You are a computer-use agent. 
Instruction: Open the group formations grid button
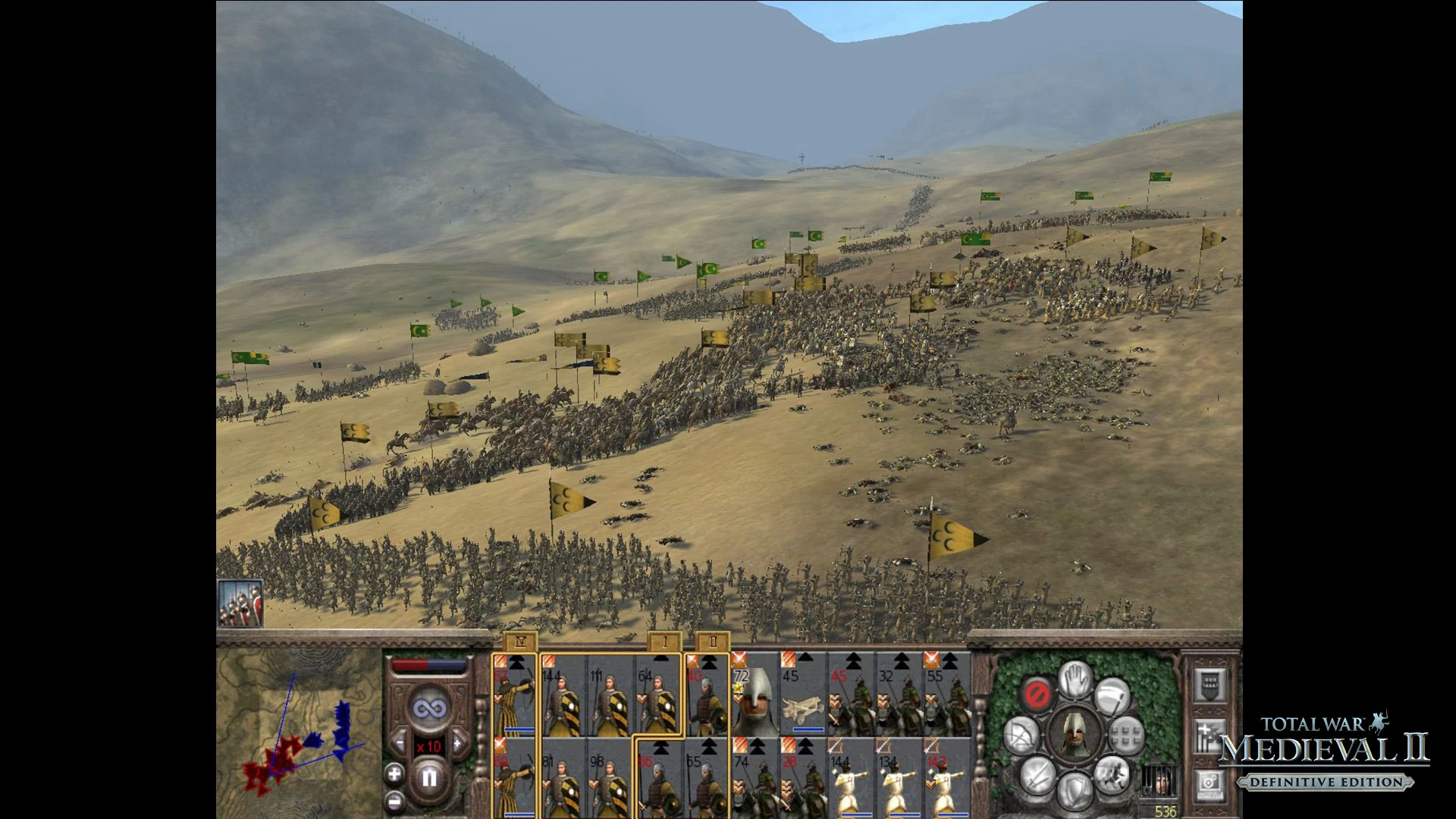pyautogui.click(x=1127, y=735)
